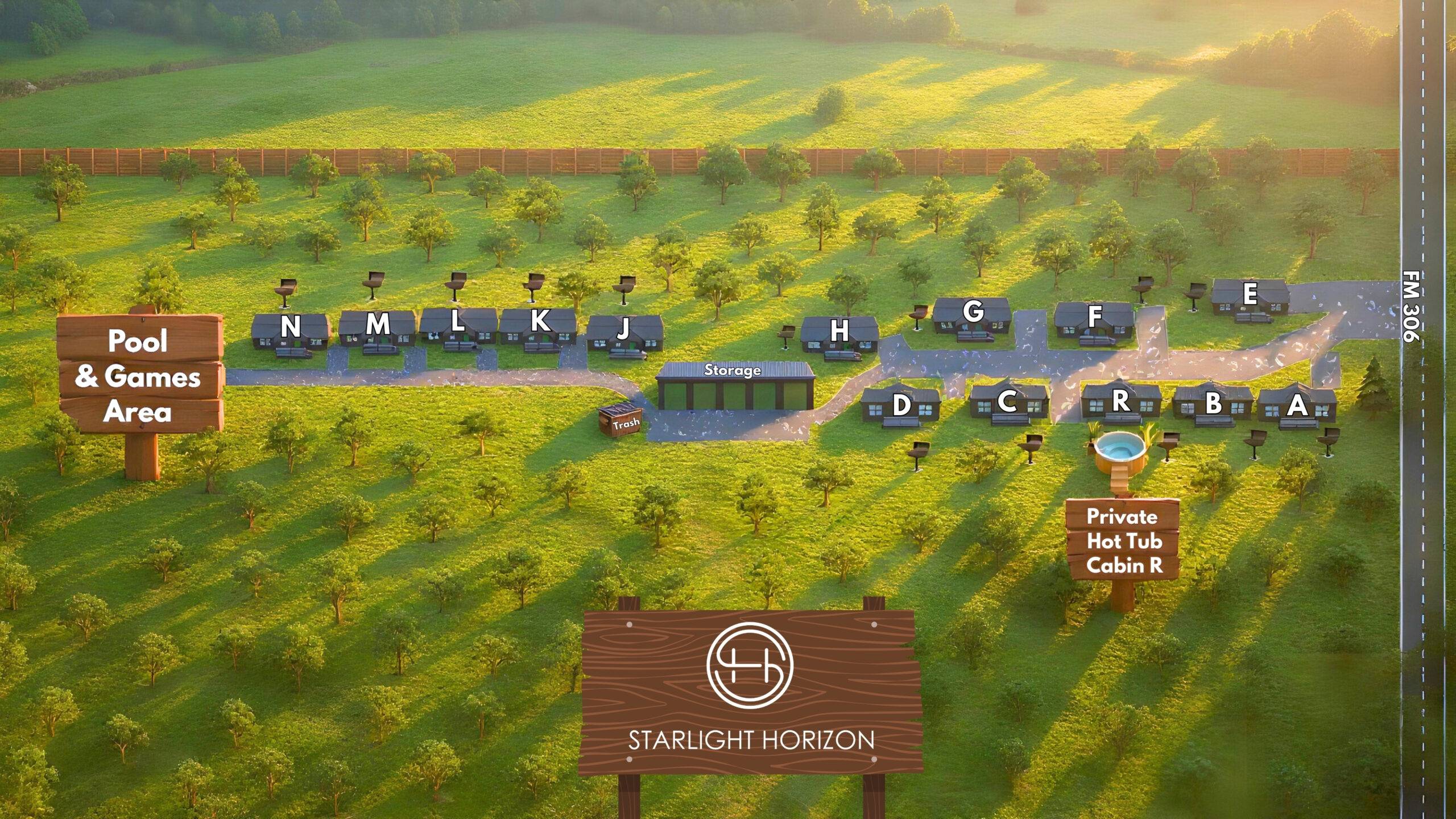Choose the letter R on the cabin
Screen dimensions: 1456x819
pyautogui.click(x=1120, y=400)
